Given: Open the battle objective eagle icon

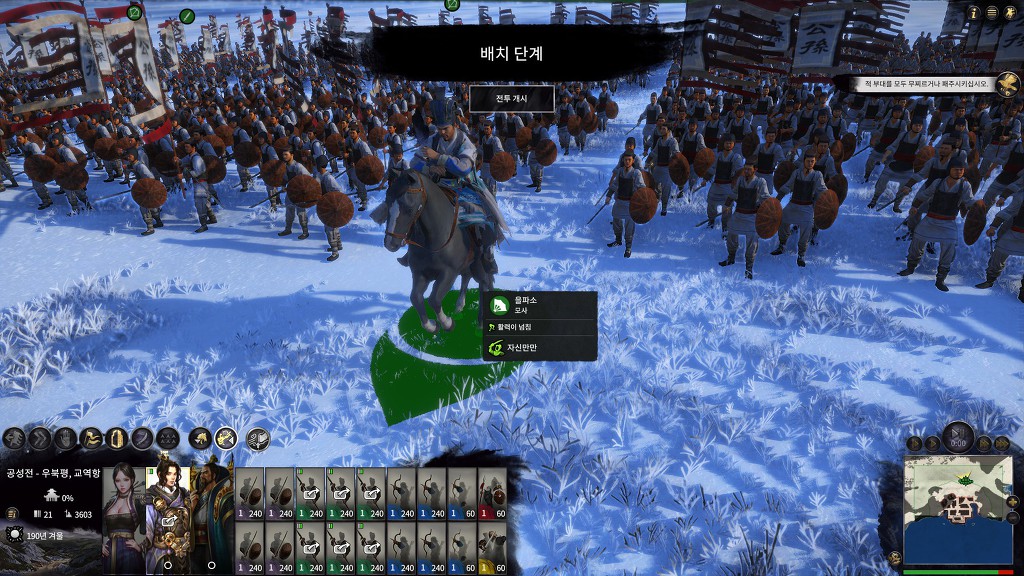Looking at the screenshot, I should pyautogui.click(x=1008, y=84).
